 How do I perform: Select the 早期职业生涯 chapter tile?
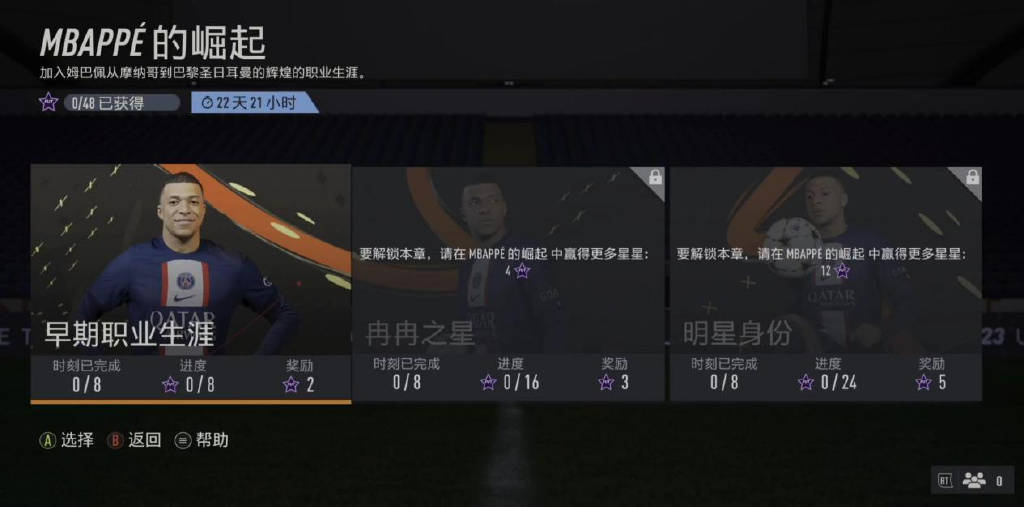point(190,282)
